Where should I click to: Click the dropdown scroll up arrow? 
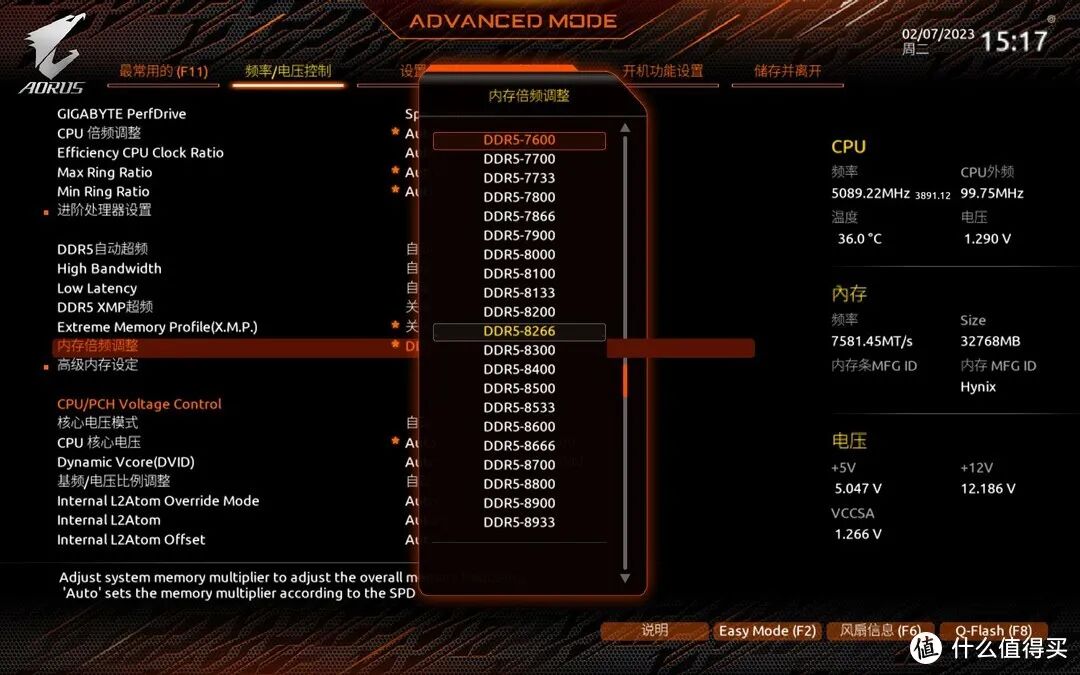626,129
